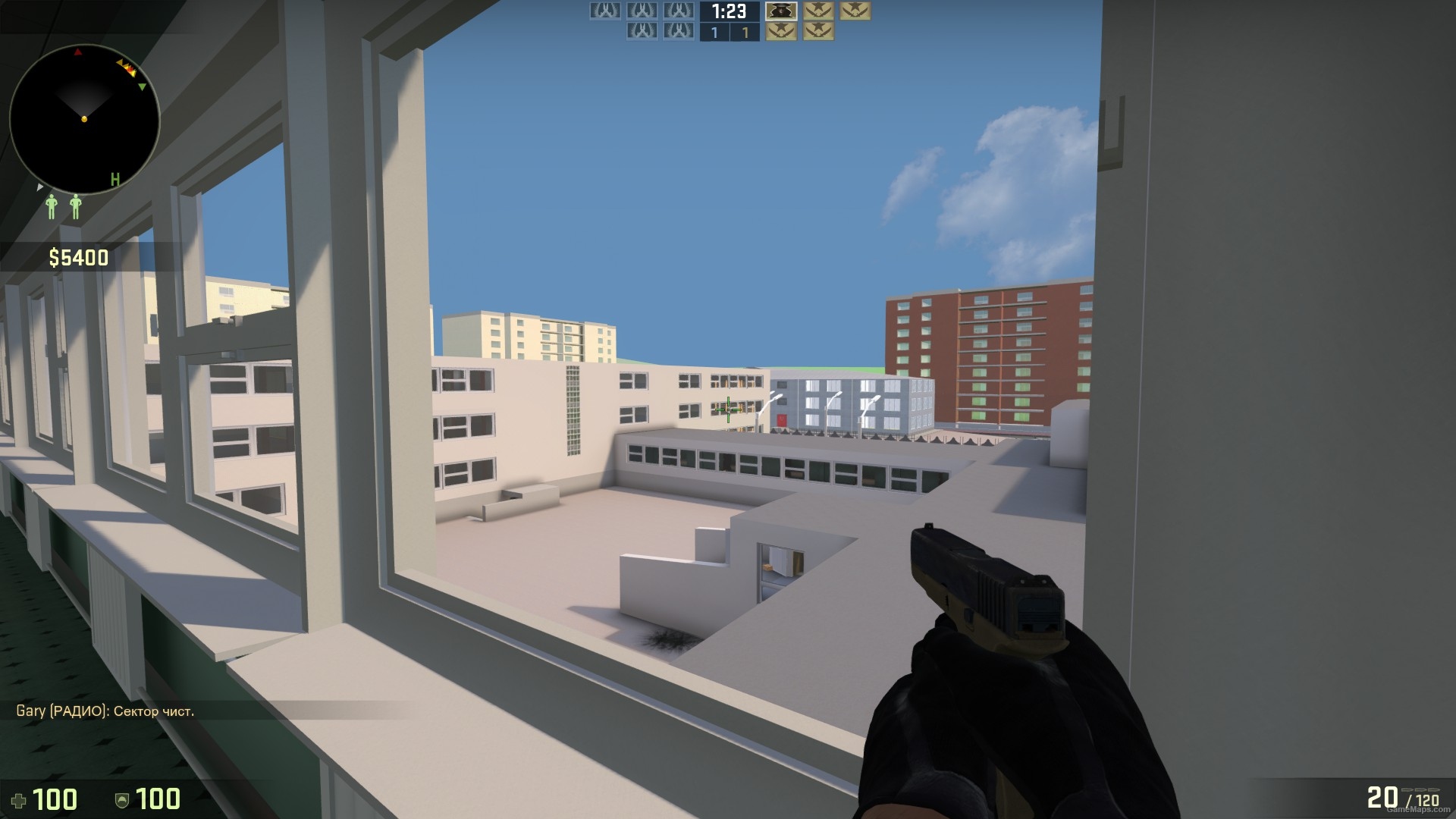Expand the CT score showing 1
This screenshot has height=819, width=1456.
click(x=716, y=32)
